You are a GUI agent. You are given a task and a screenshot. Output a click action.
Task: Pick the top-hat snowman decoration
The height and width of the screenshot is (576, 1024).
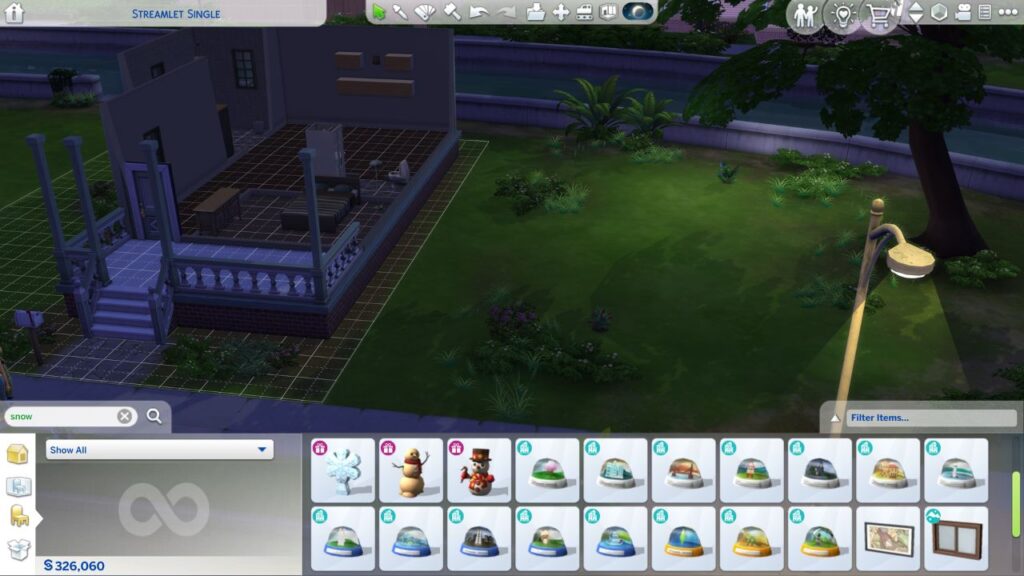click(479, 470)
